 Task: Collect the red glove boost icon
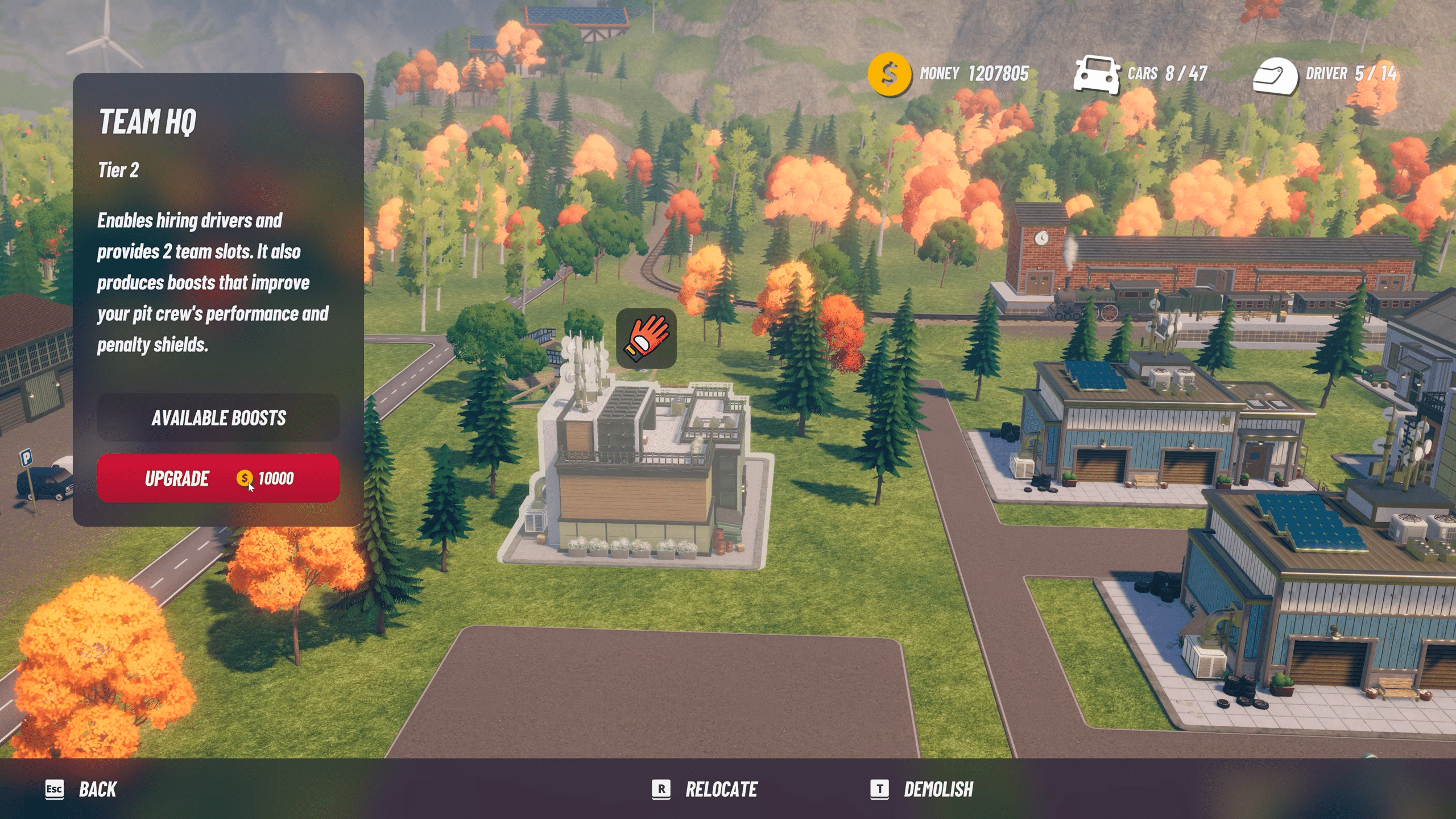pos(646,338)
